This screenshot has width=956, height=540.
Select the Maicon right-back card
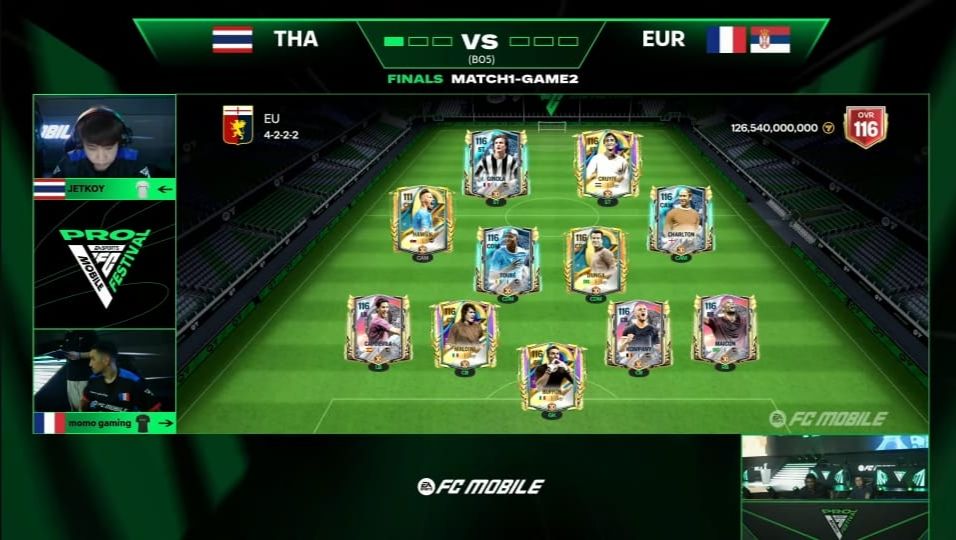coord(725,329)
